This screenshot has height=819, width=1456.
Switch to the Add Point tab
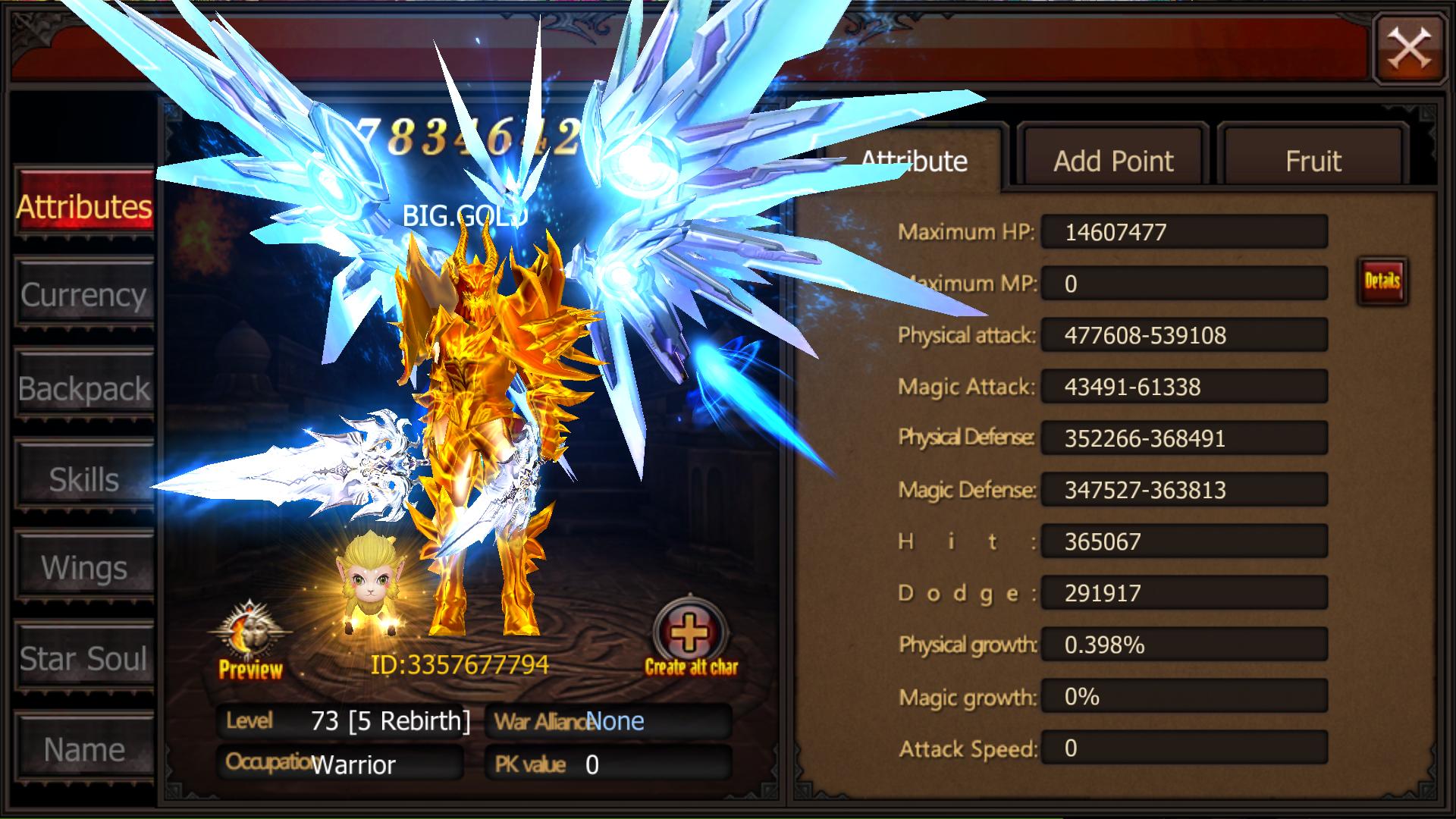tap(1112, 161)
